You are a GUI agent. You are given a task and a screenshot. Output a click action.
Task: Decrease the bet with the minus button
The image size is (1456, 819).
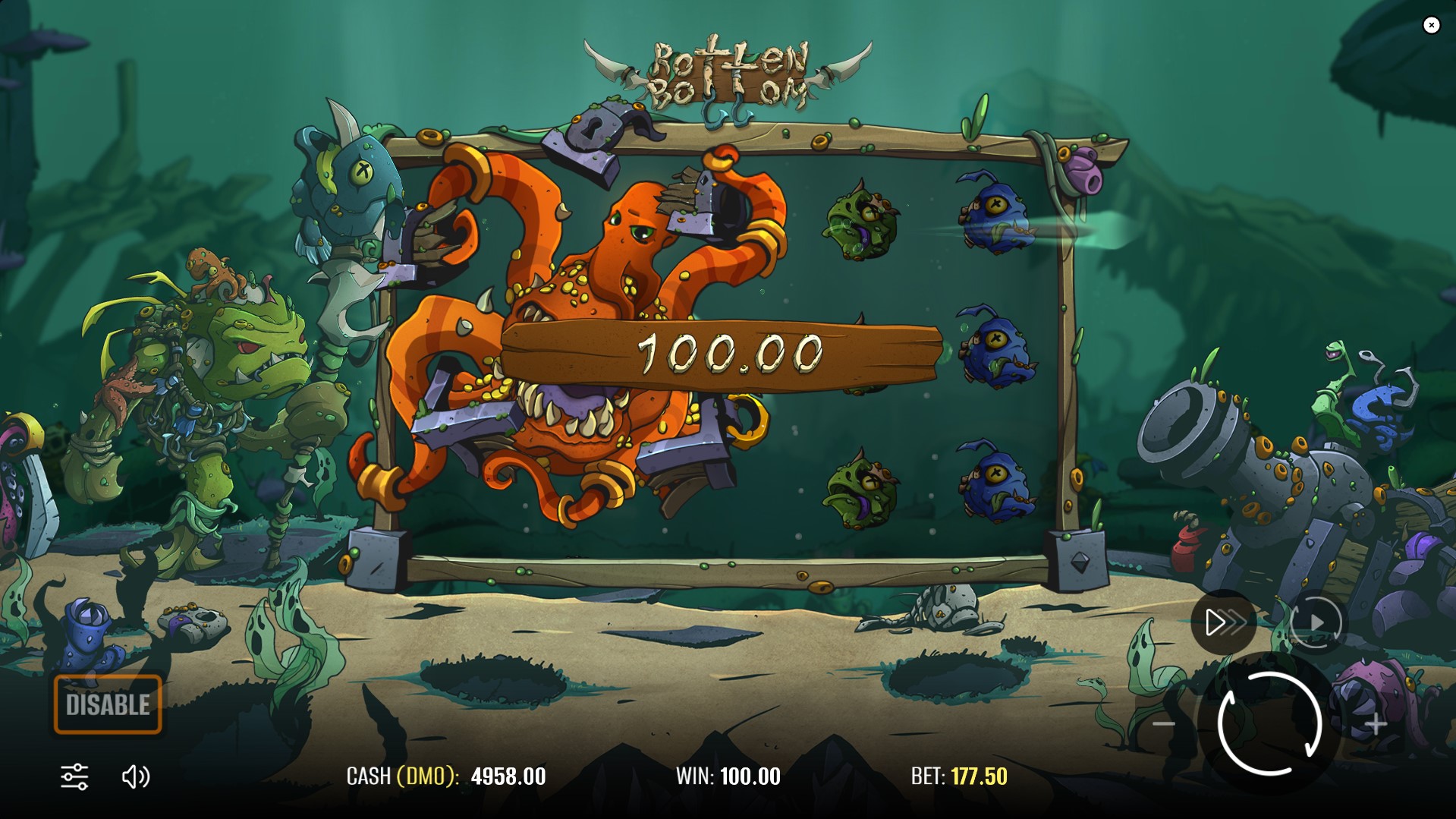click(x=1164, y=724)
